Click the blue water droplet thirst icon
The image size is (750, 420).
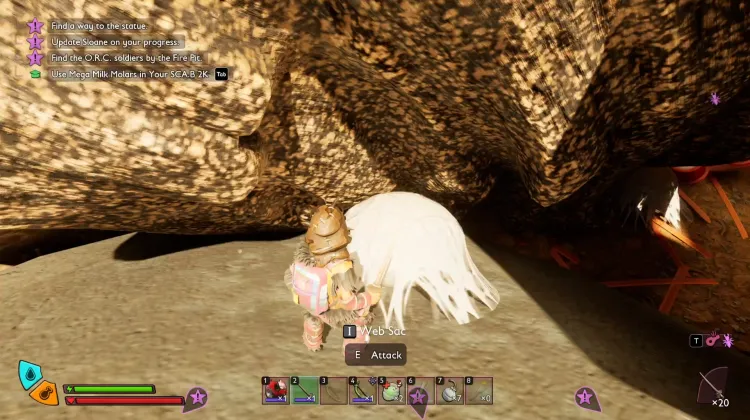(x=30, y=374)
